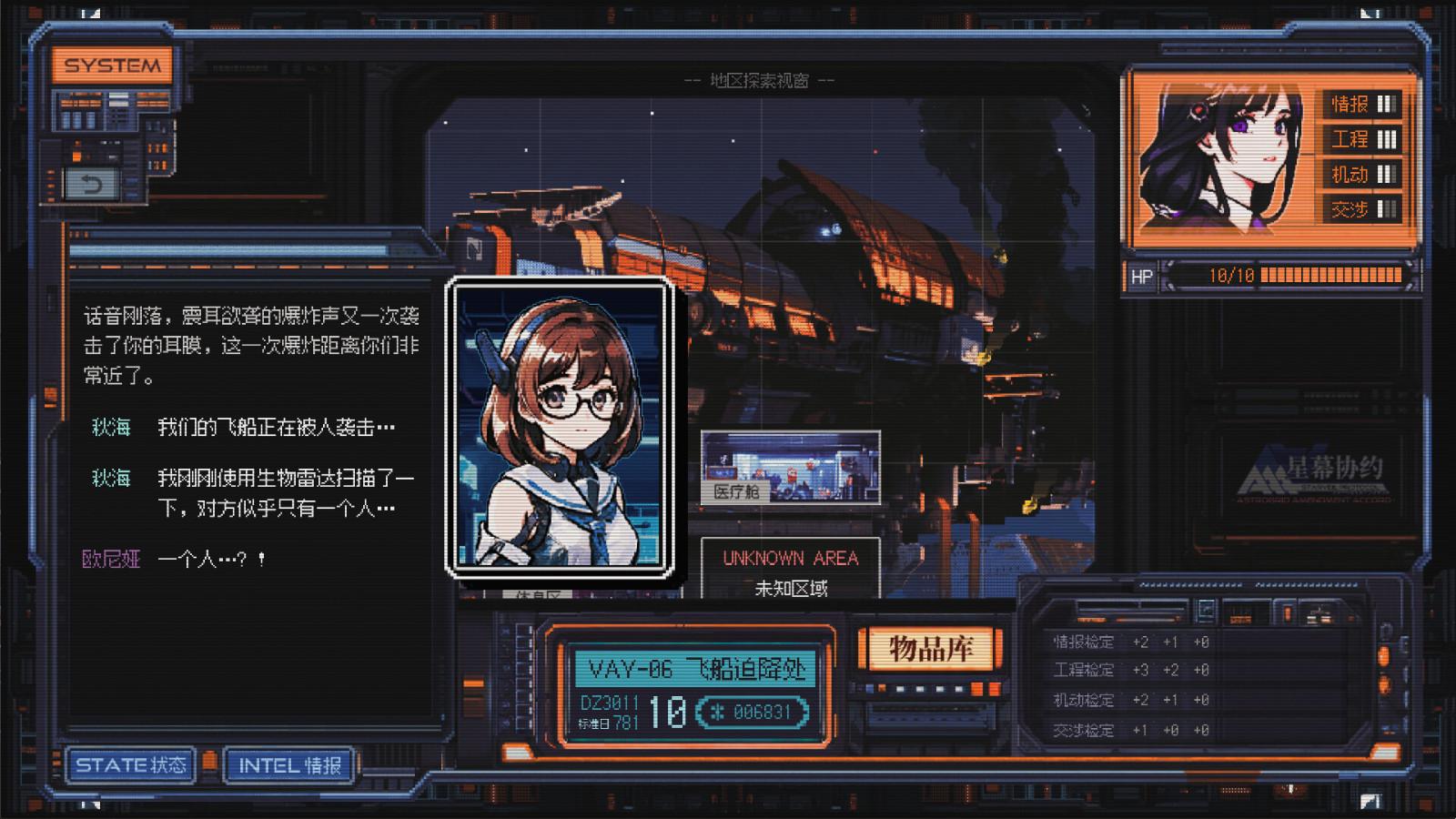Image resolution: width=1456 pixels, height=819 pixels.
Task: Open the 物品库 inventory
Action: pos(930,650)
